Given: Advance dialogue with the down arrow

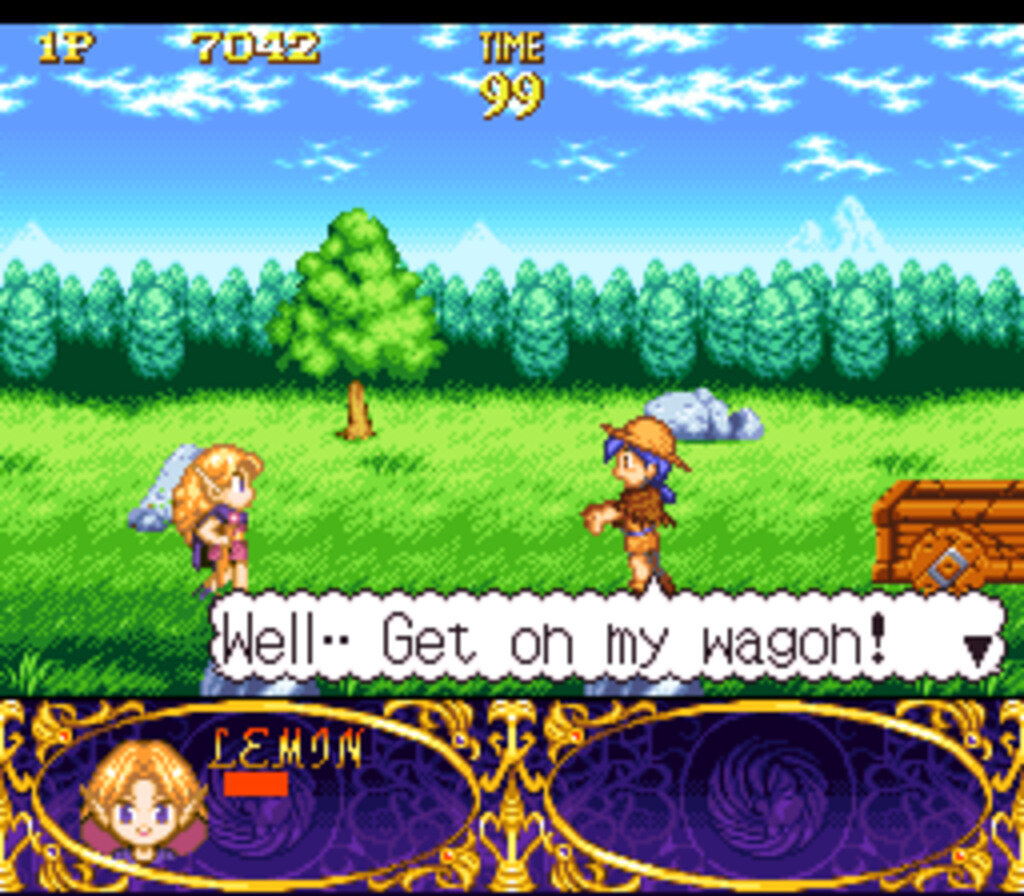Looking at the screenshot, I should coord(980,649).
